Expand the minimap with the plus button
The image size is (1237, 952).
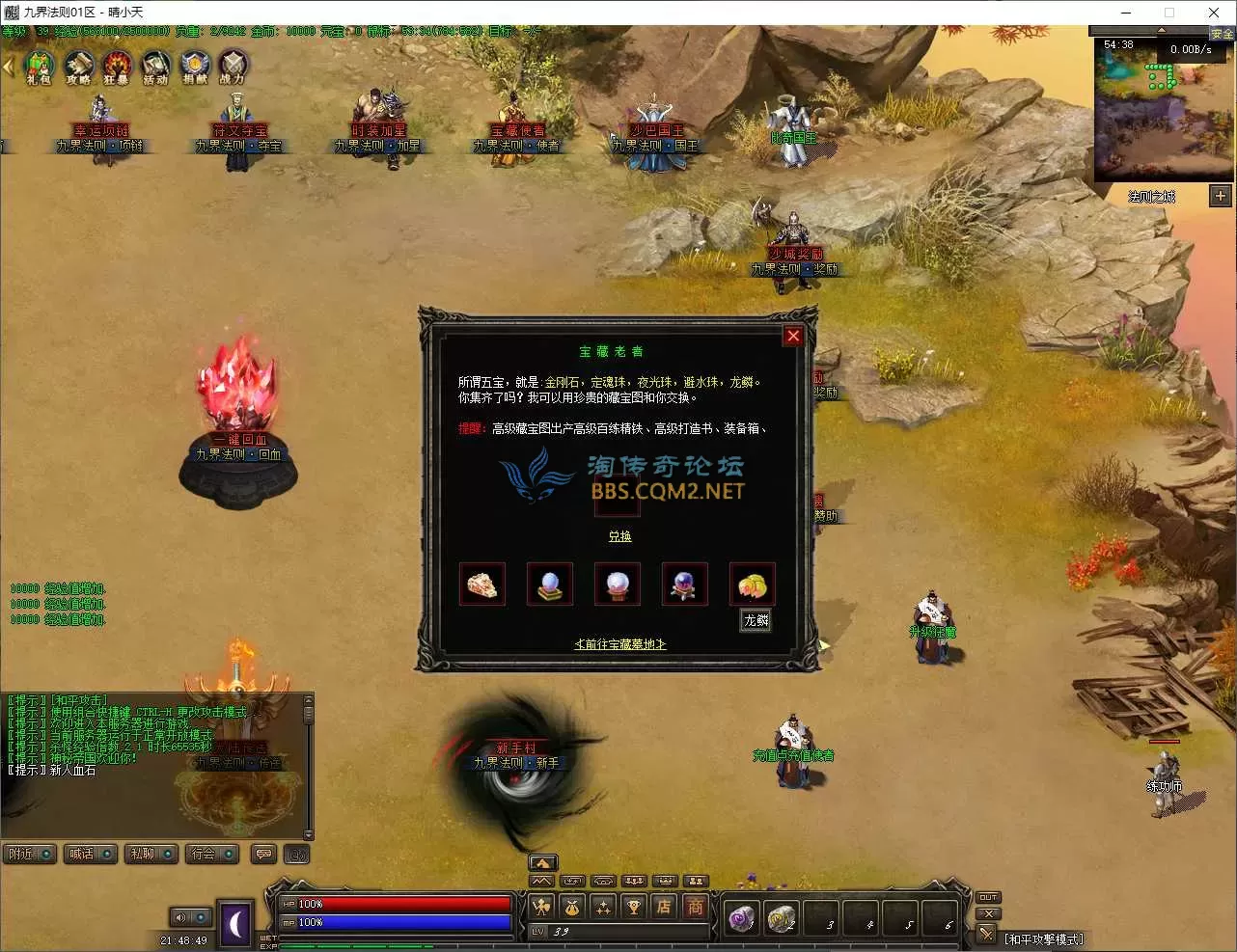[1221, 196]
